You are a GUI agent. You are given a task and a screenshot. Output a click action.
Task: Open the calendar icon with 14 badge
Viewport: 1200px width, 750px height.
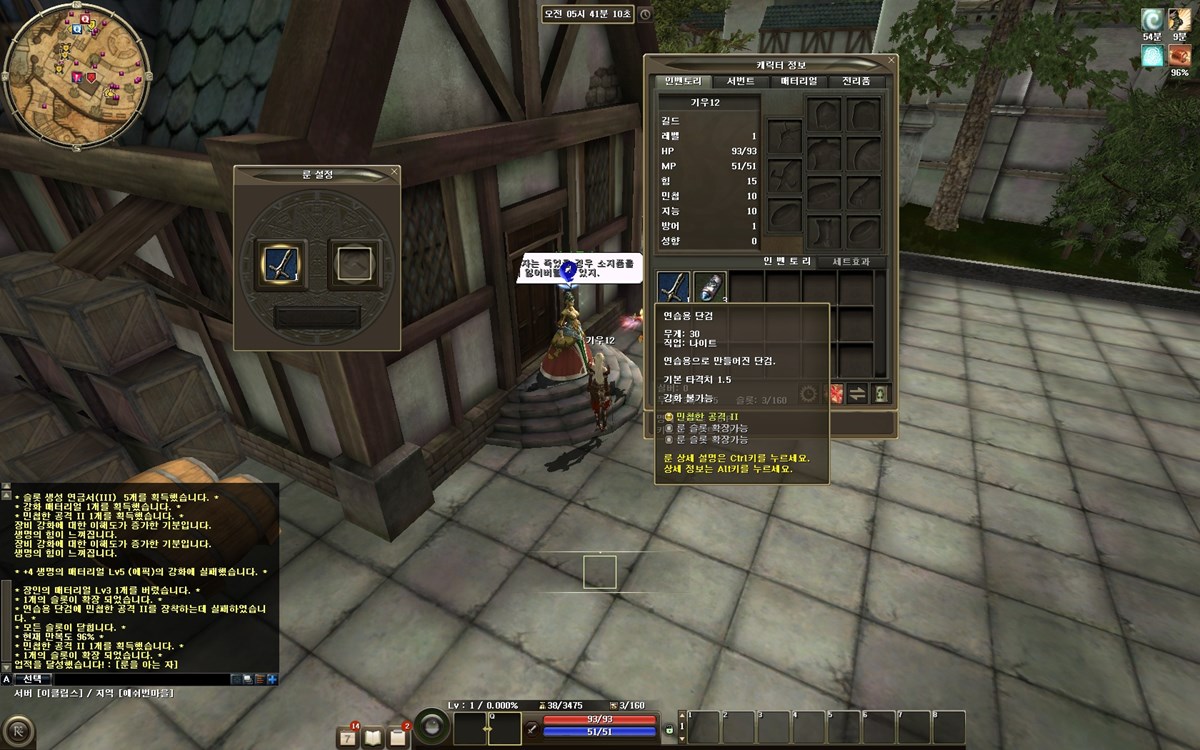click(349, 736)
